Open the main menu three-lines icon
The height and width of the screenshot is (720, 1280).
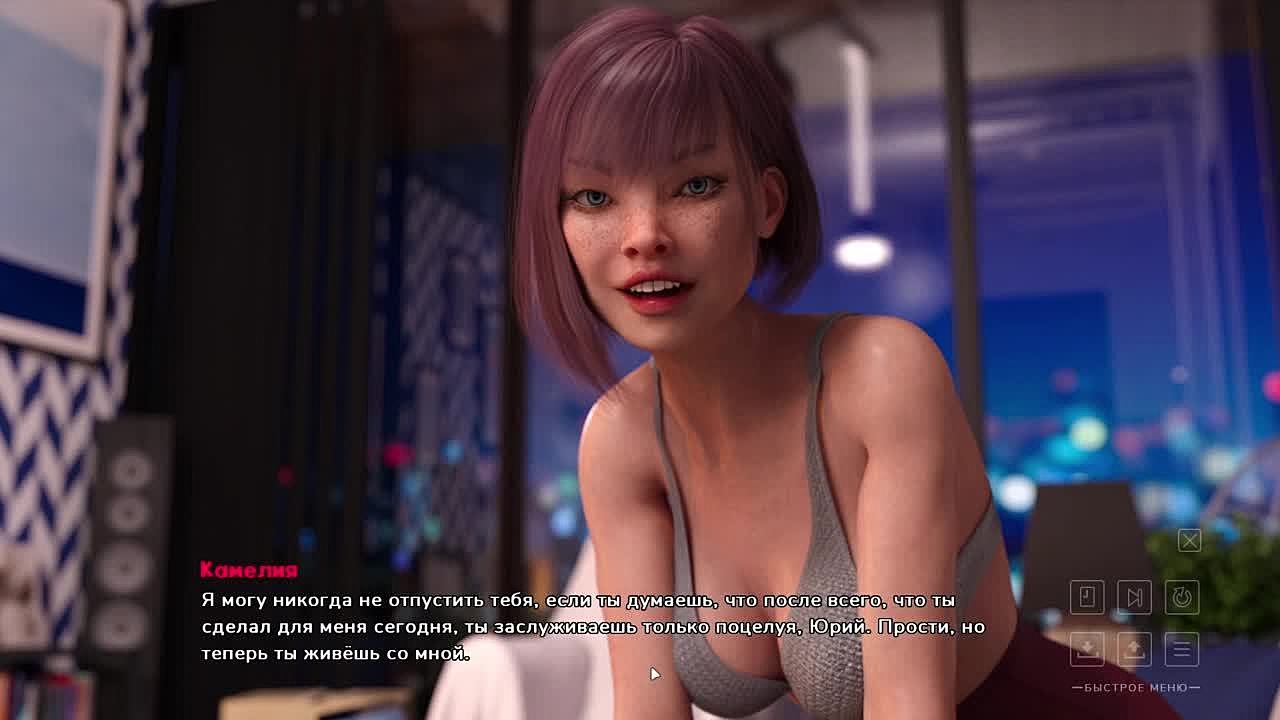click(1182, 649)
